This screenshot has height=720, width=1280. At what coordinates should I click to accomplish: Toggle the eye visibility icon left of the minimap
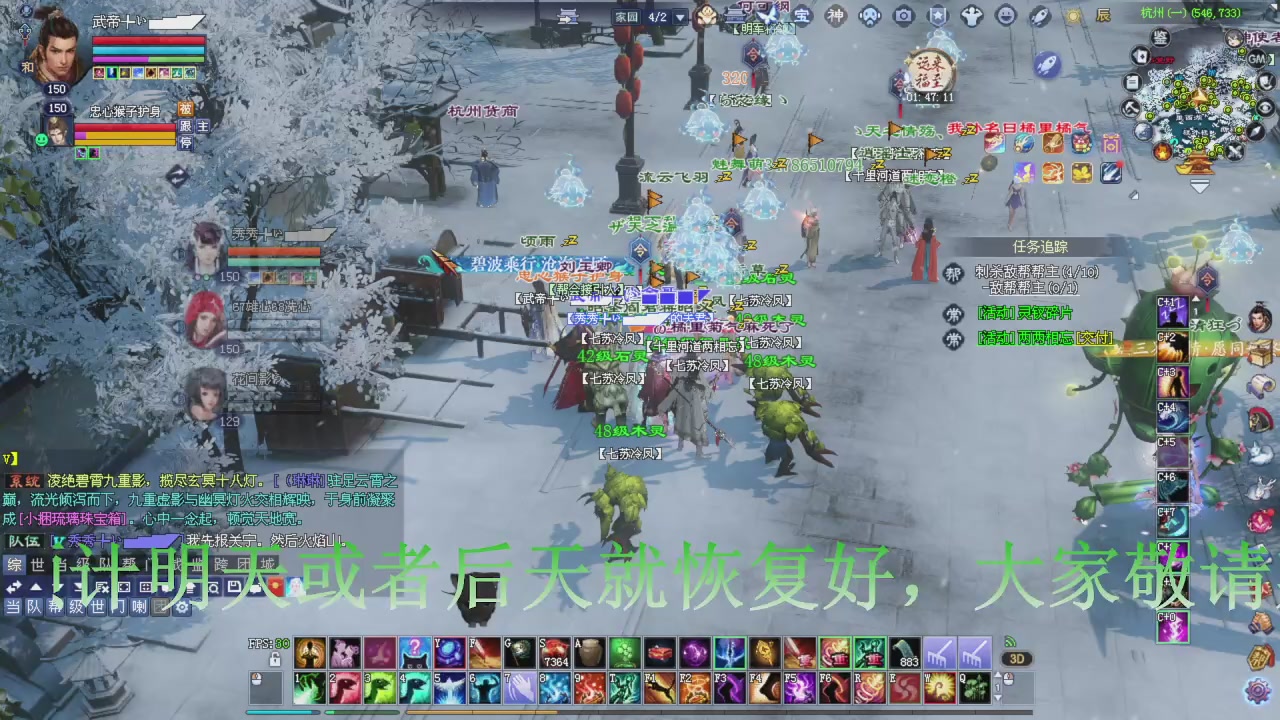(x=1263, y=108)
